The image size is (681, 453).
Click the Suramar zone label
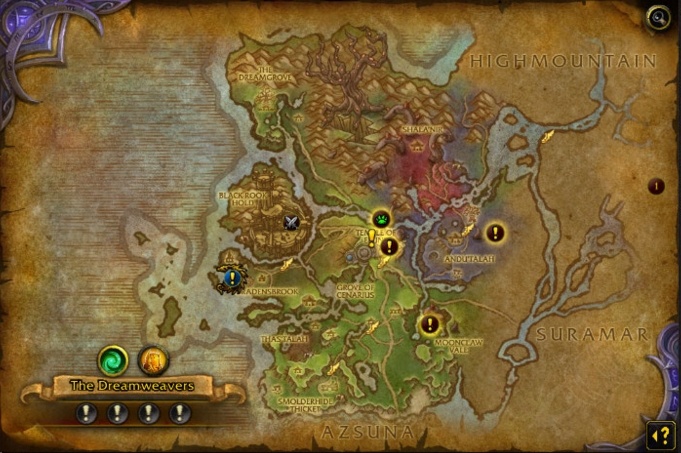point(592,334)
